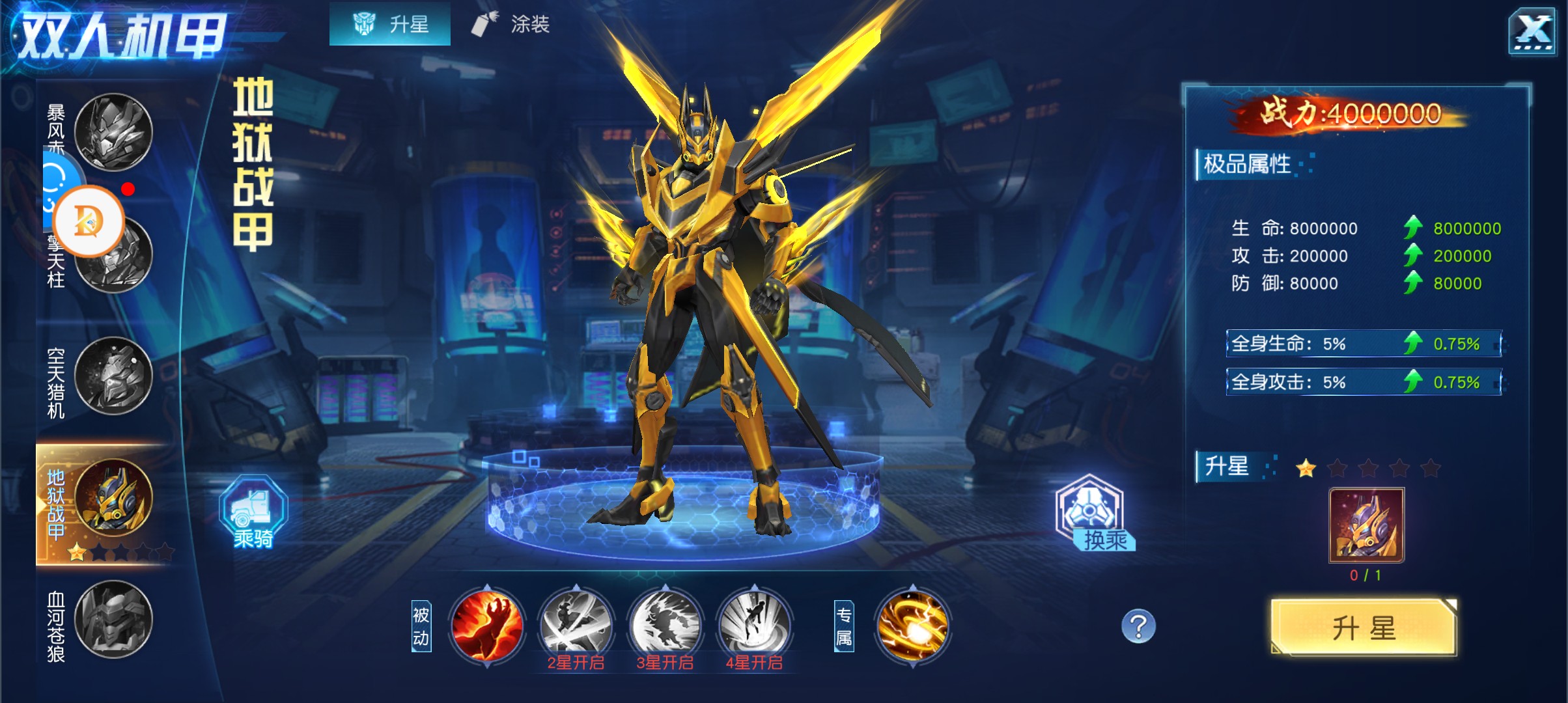Choose the 空天猎机 mech portrait
1568x703 pixels.
pos(113,376)
